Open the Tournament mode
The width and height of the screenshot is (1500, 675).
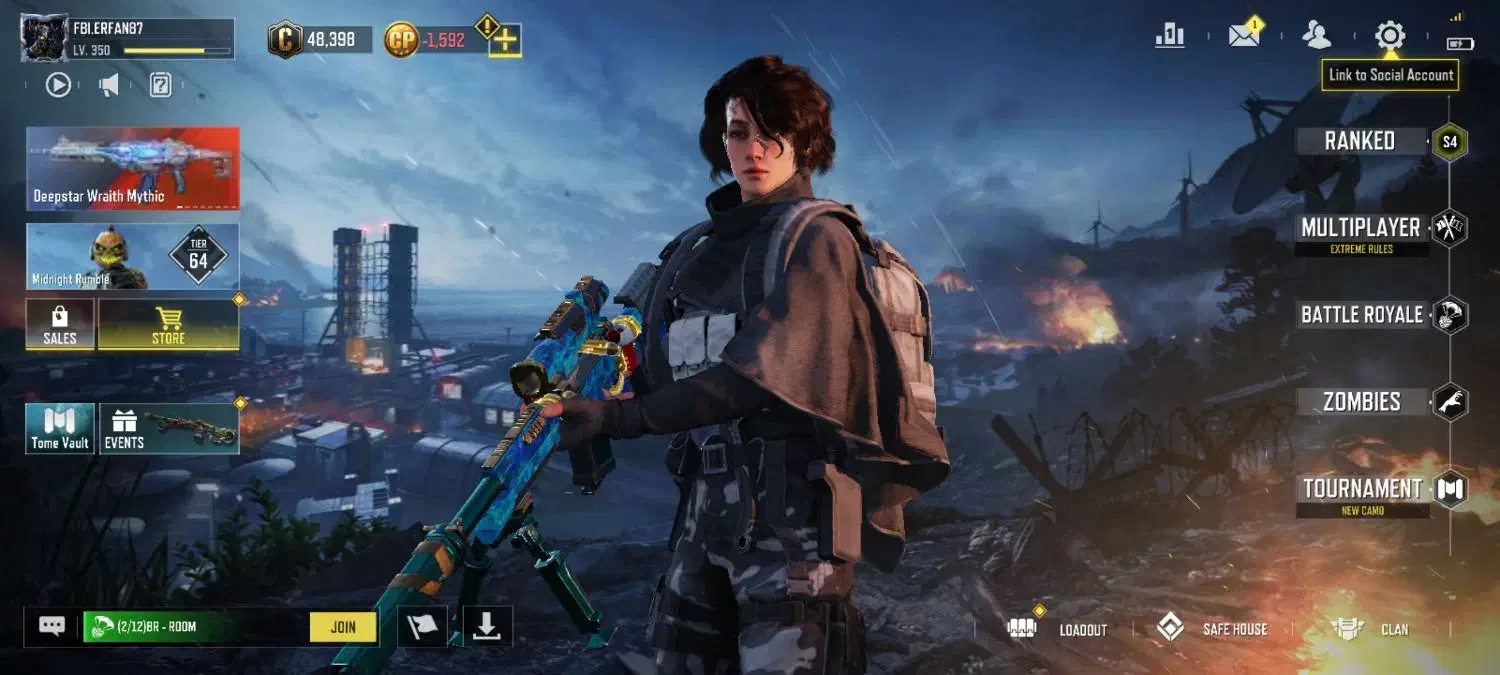pyautogui.click(x=1362, y=489)
